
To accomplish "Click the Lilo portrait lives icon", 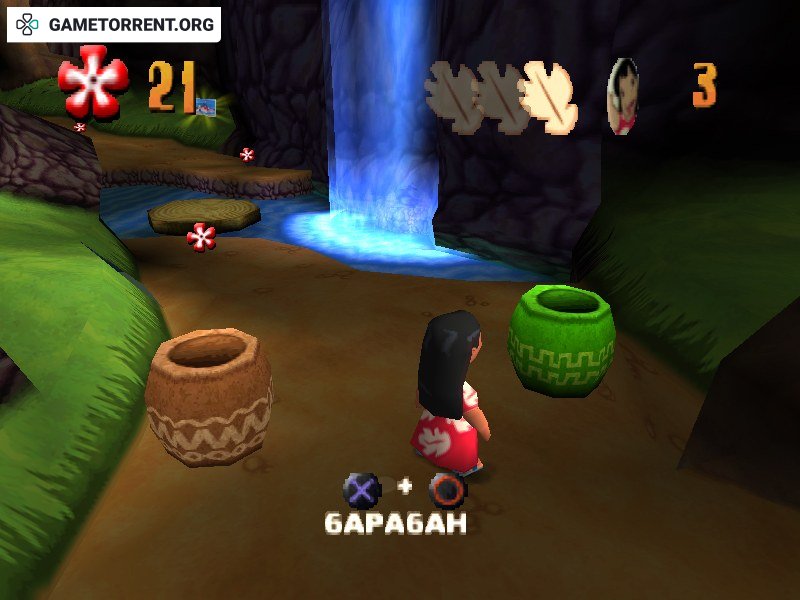I will [x=623, y=96].
